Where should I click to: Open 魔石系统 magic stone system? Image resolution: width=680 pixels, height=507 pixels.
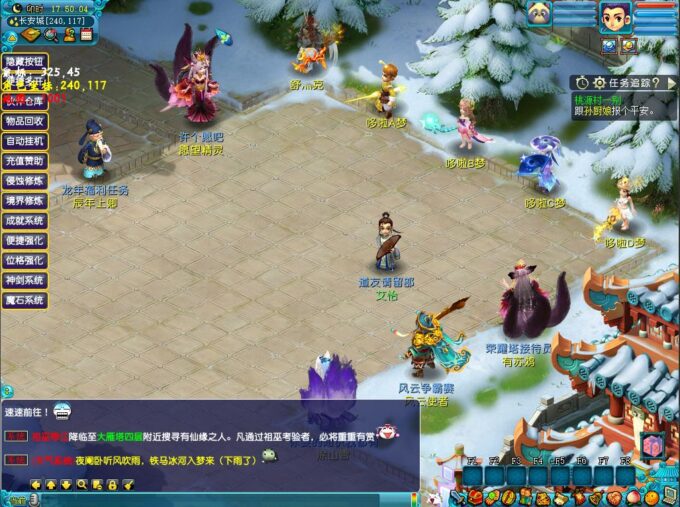click(23, 300)
